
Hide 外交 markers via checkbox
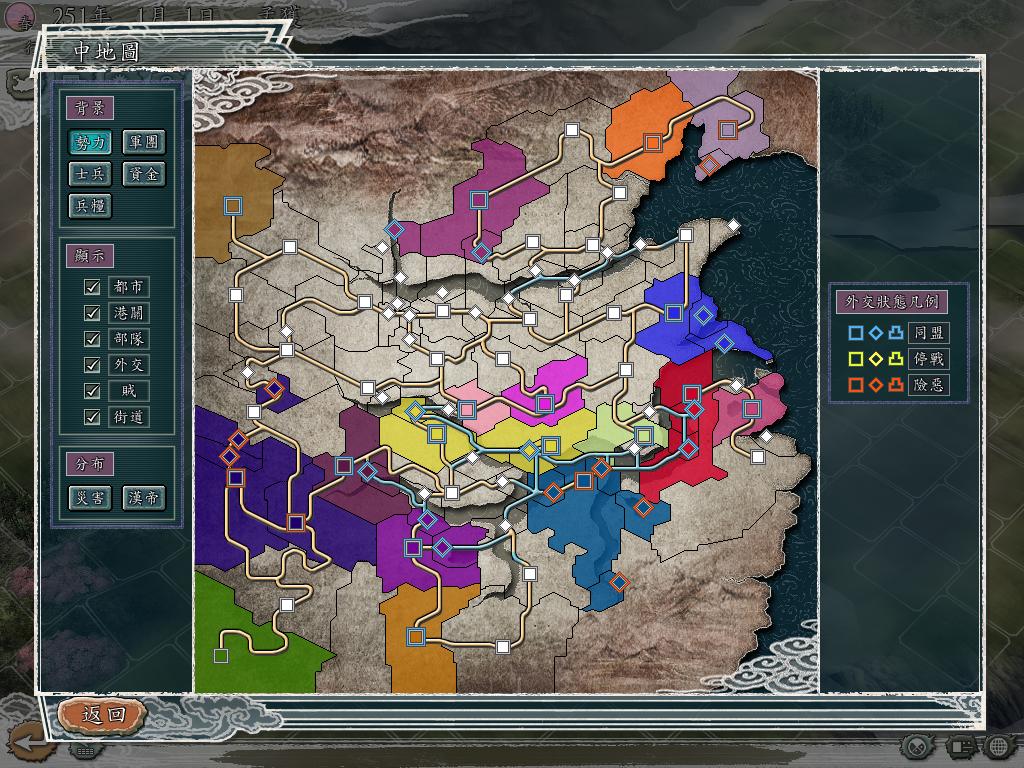point(93,365)
